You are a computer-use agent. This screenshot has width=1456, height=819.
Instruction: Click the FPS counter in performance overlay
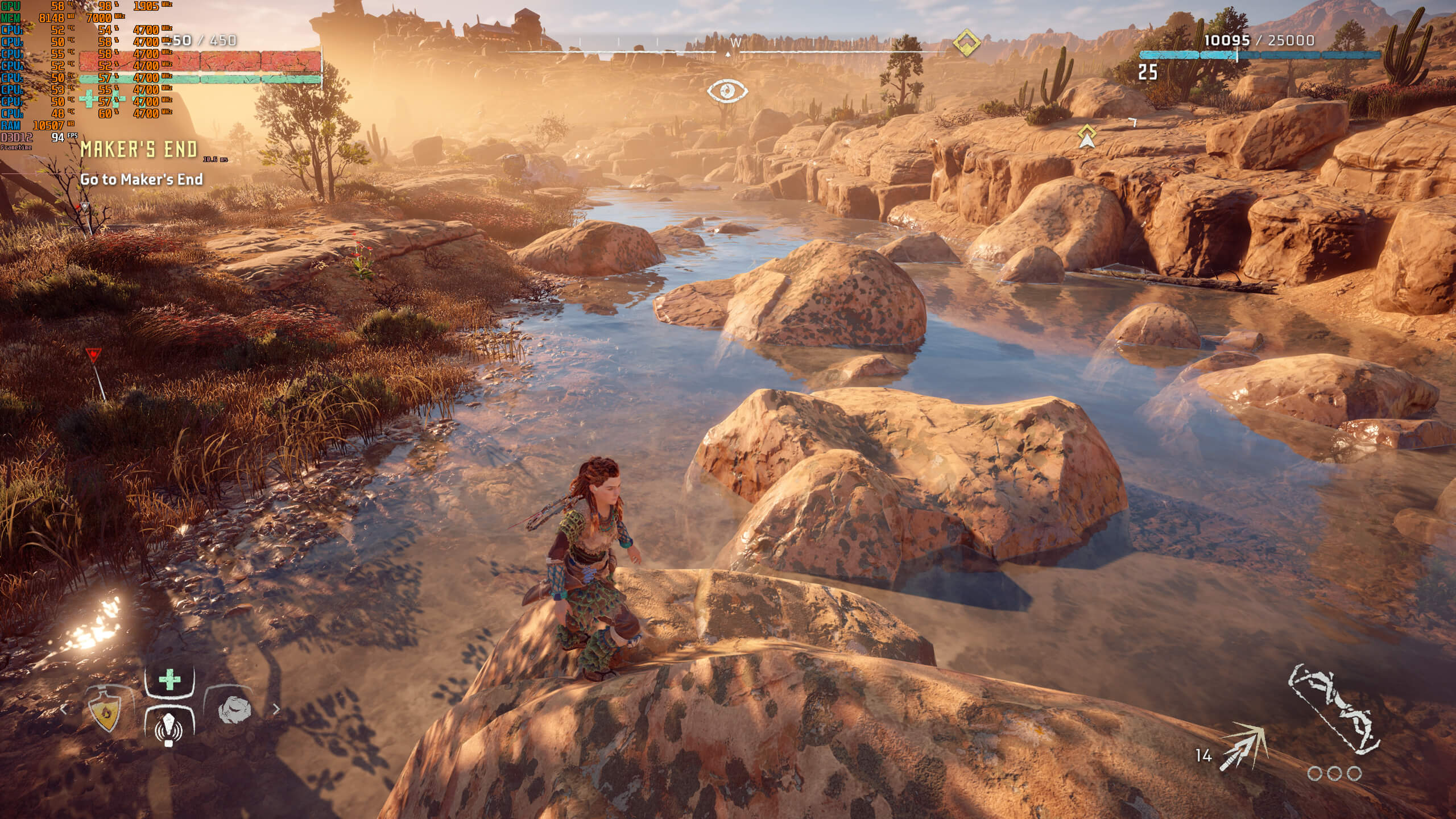57,137
